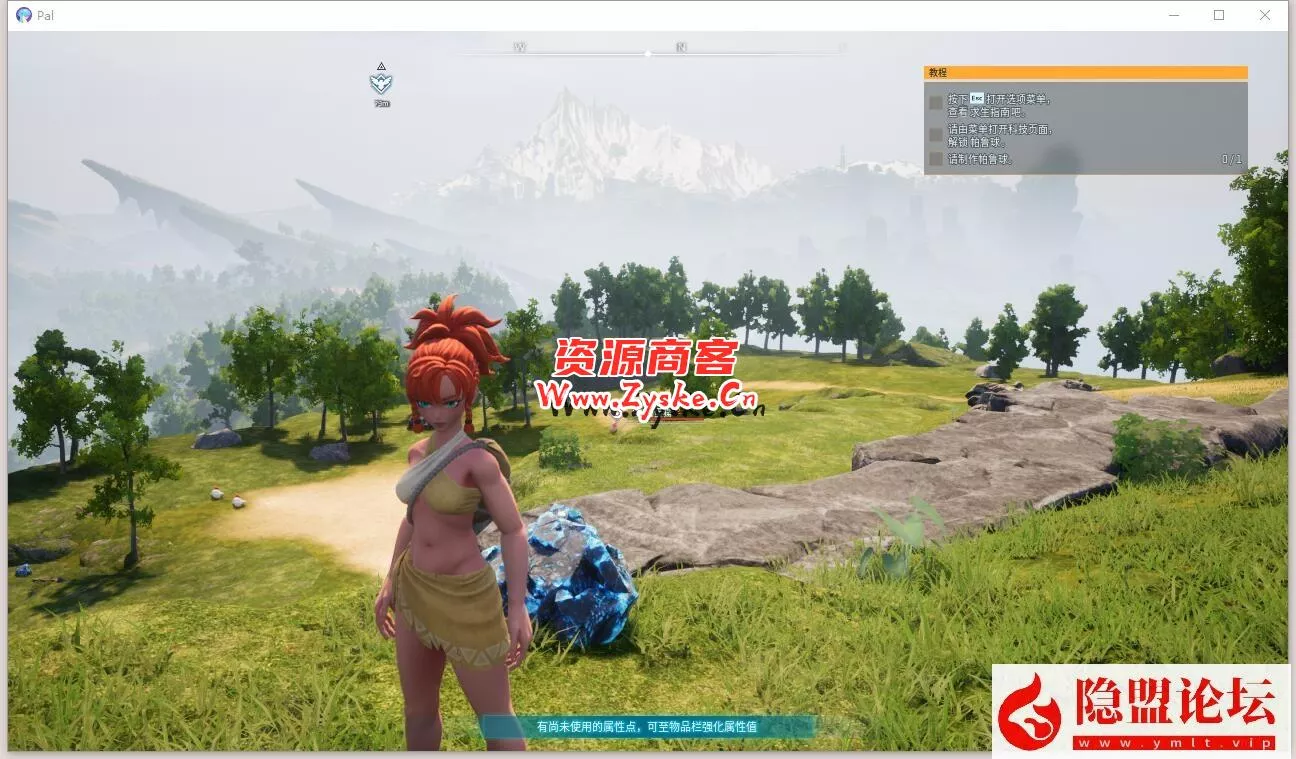Viewport: 1296px width, 759px height.
Task: Collapse the 教程 tutorial panel header
Action: 1083,72
